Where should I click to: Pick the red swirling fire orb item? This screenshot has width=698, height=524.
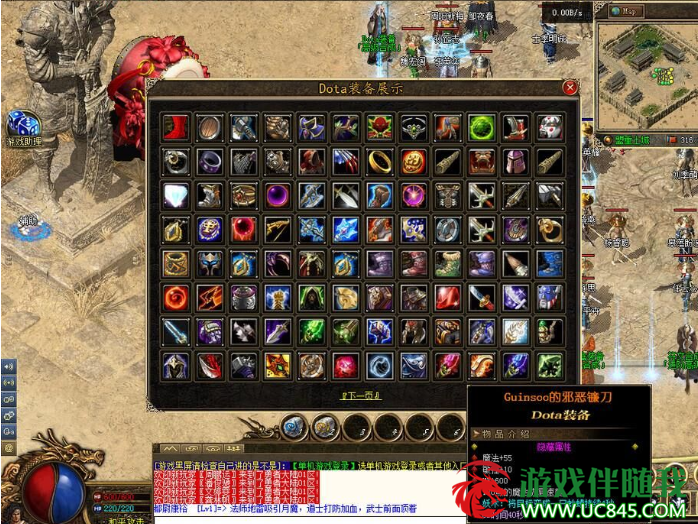click(176, 297)
